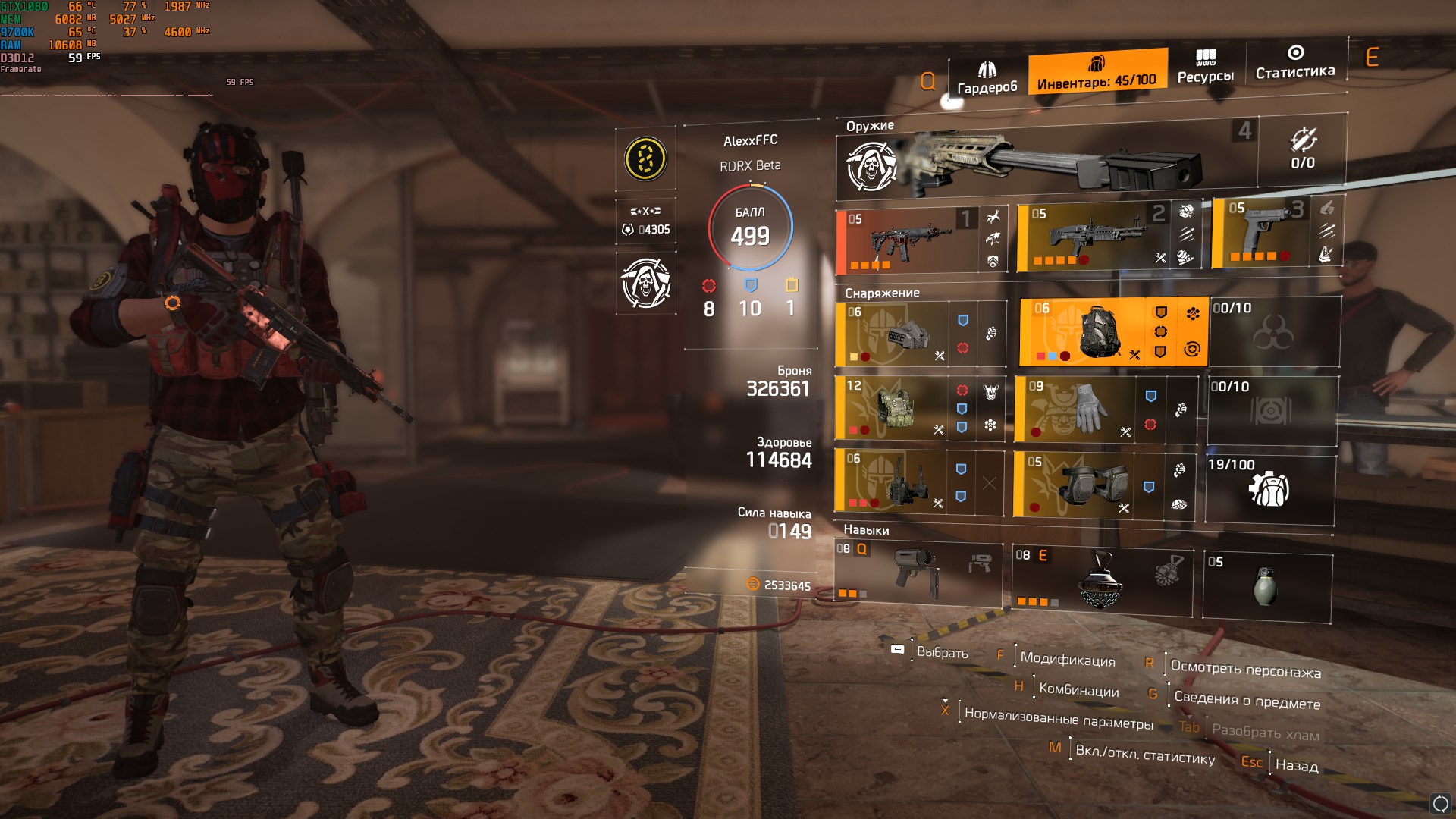Switch to the Гардероб tab
Image resolution: width=1456 pixels, height=819 pixels.
click(x=987, y=79)
